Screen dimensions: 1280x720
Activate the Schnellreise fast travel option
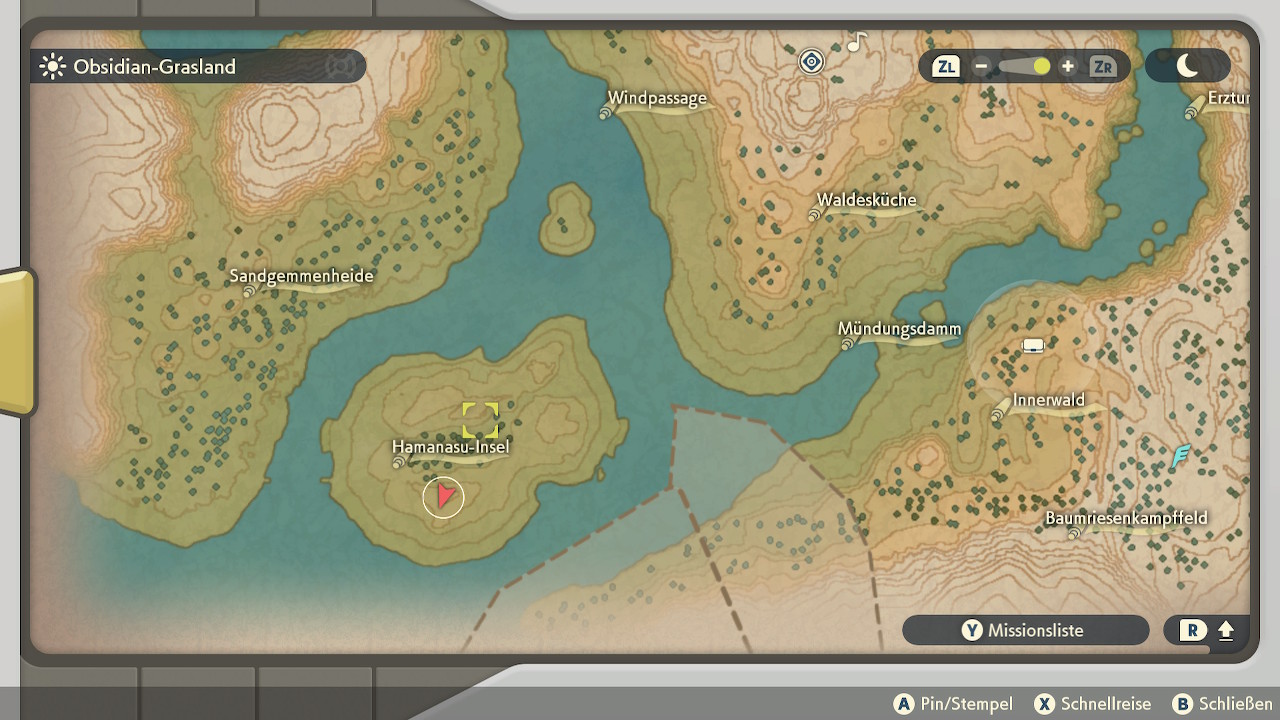pos(1093,704)
